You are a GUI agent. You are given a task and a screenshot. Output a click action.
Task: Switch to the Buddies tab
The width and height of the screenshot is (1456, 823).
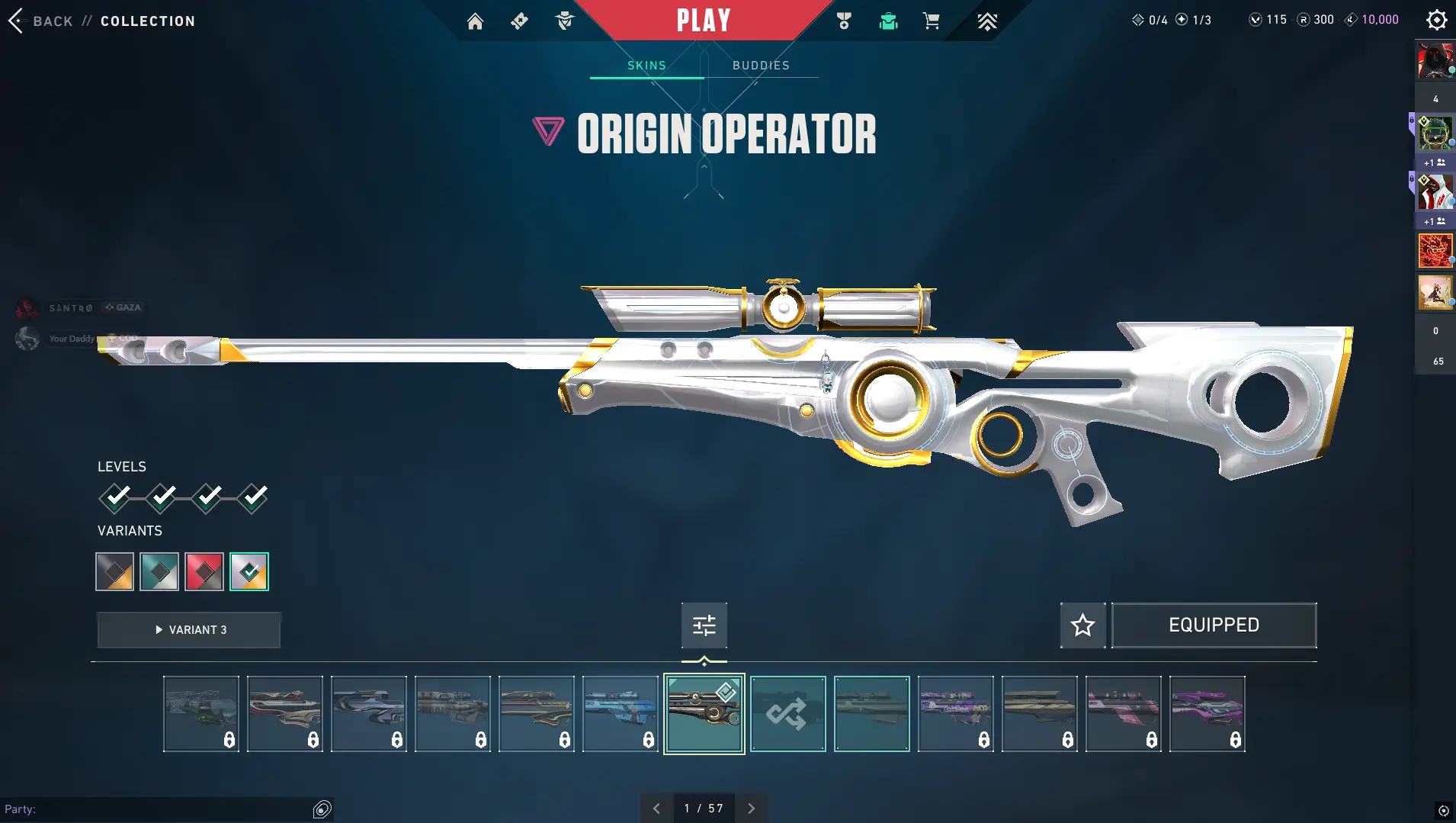(761, 66)
